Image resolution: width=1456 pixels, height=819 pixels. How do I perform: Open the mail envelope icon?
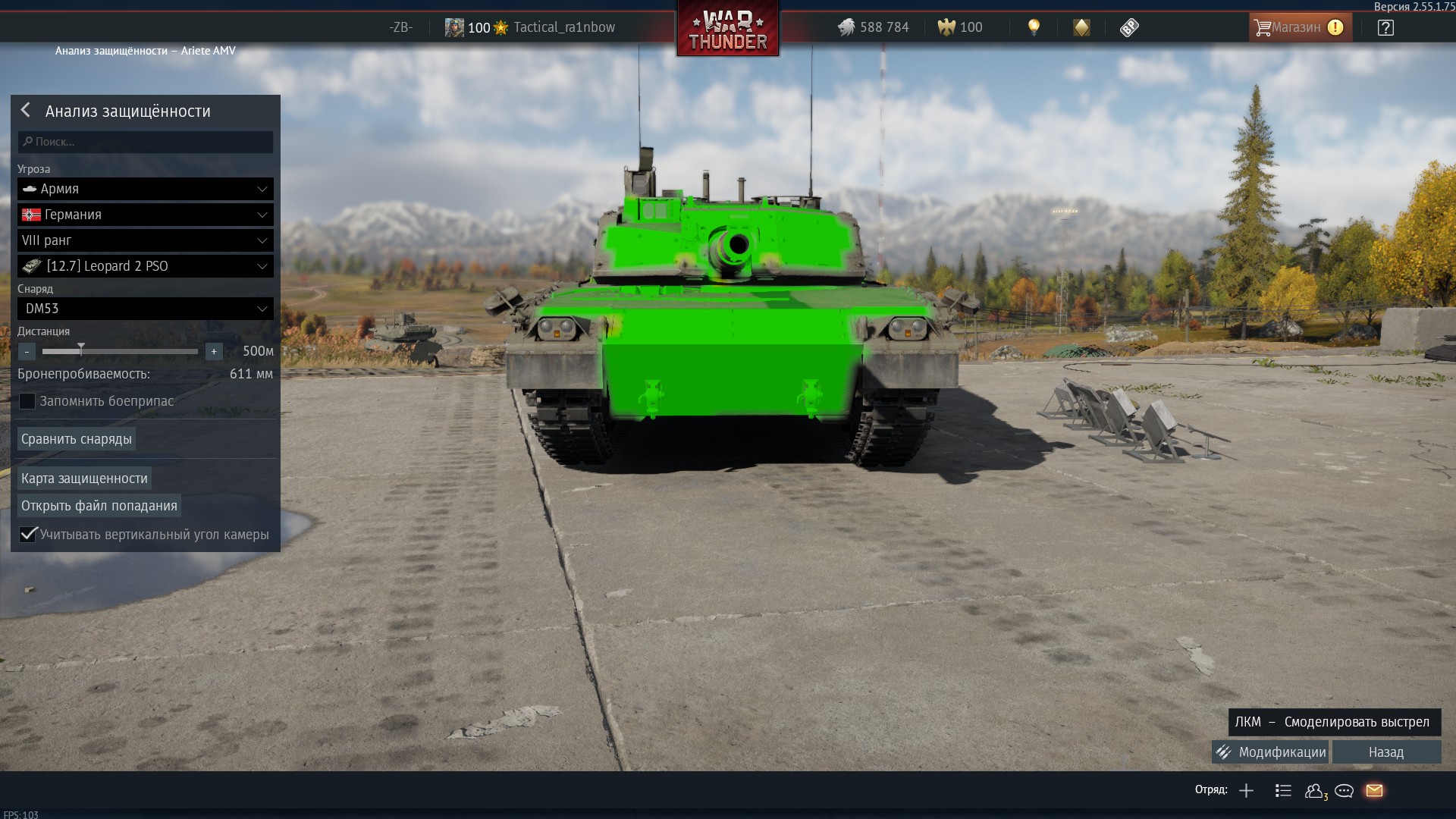[x=1374, y=791]
